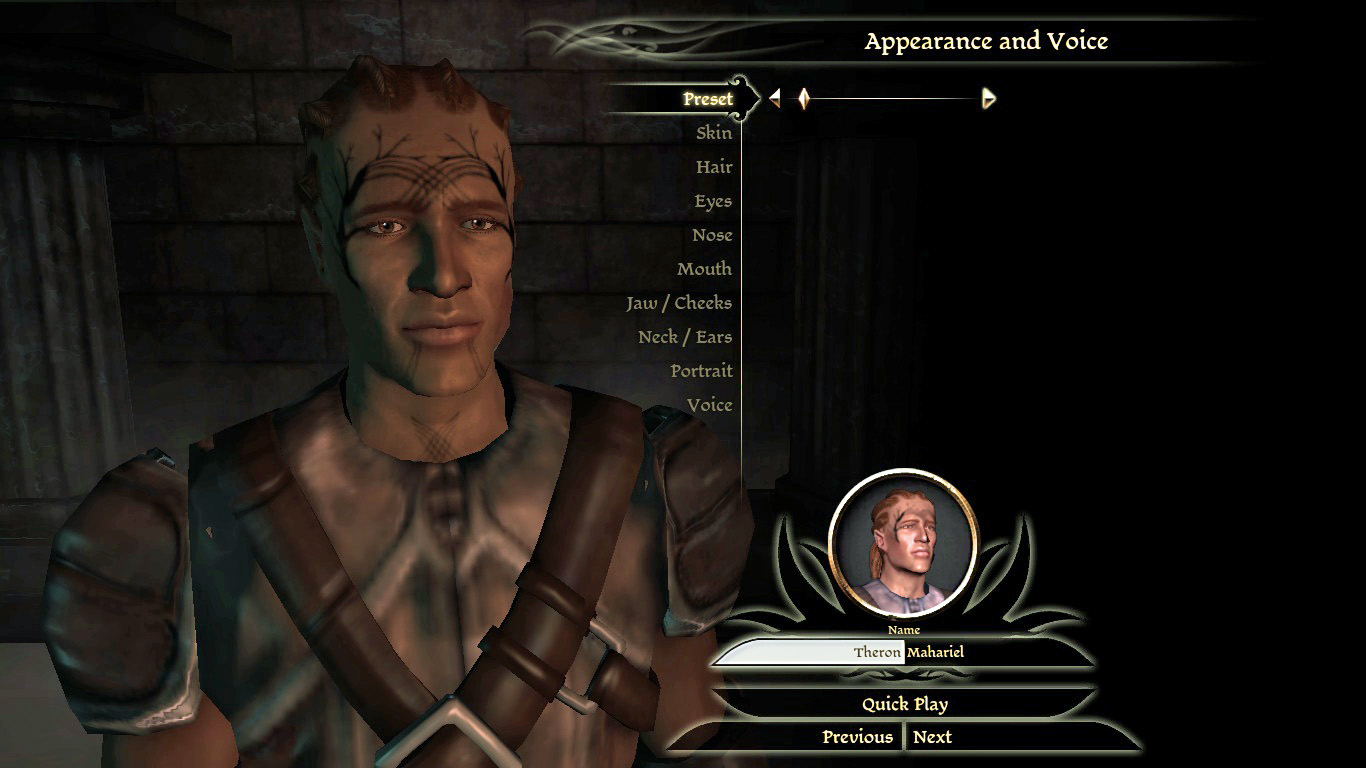Click the Theron name input field

810,653
